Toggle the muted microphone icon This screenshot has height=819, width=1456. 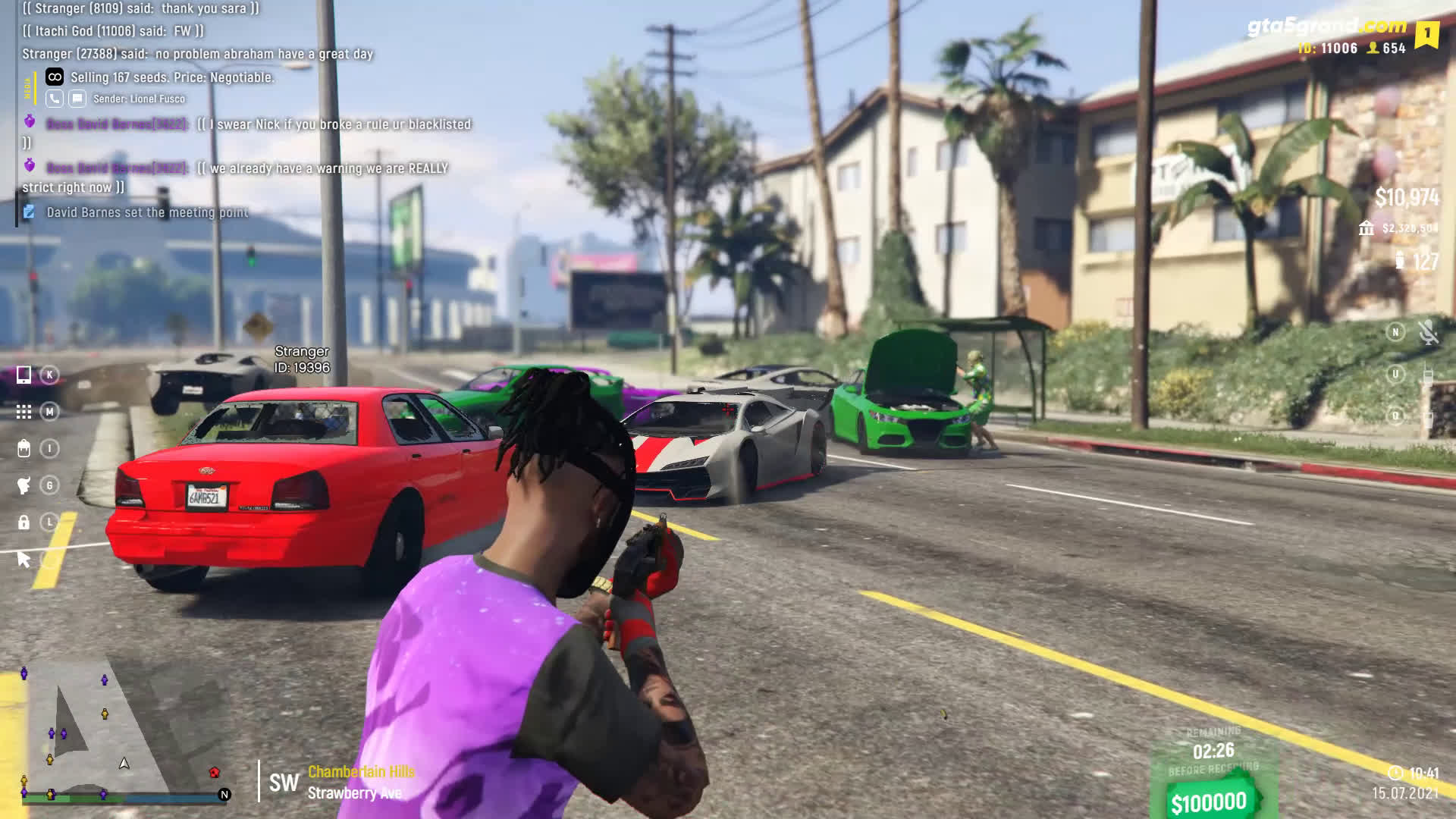1428,332
